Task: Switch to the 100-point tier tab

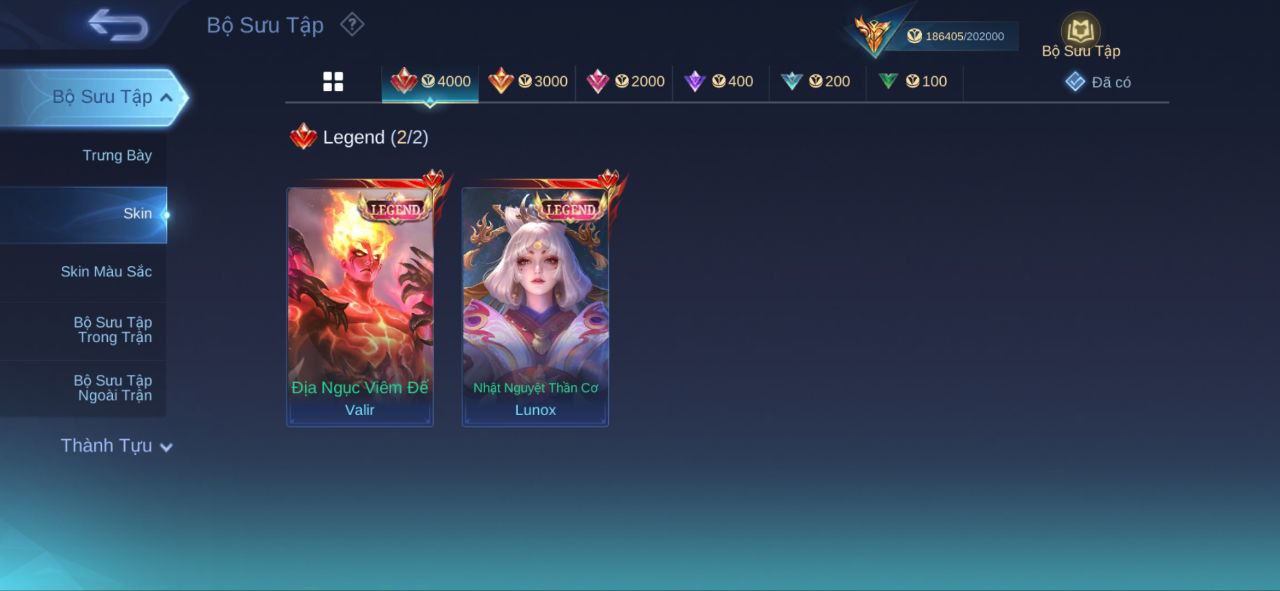Action: [913, 82]
